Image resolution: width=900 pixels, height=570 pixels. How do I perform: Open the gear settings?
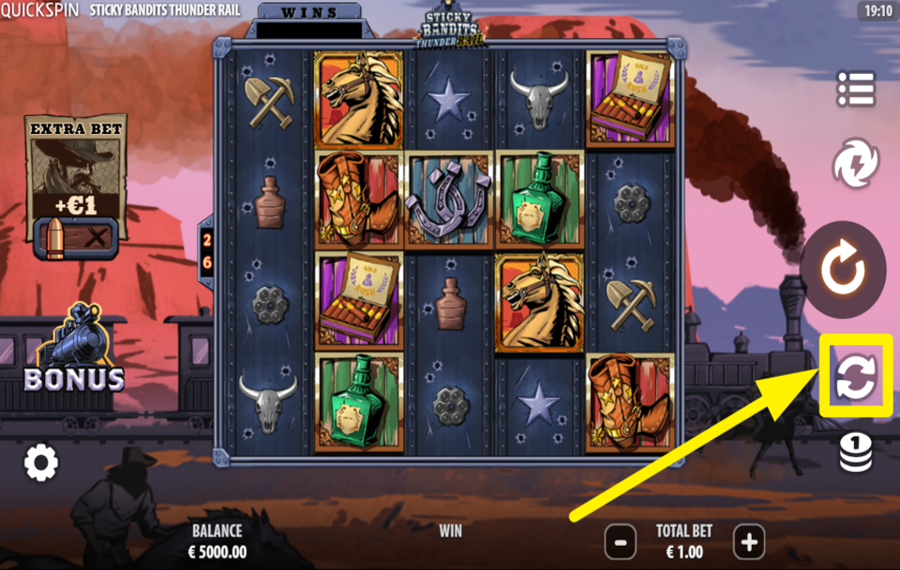pos(41,462)
